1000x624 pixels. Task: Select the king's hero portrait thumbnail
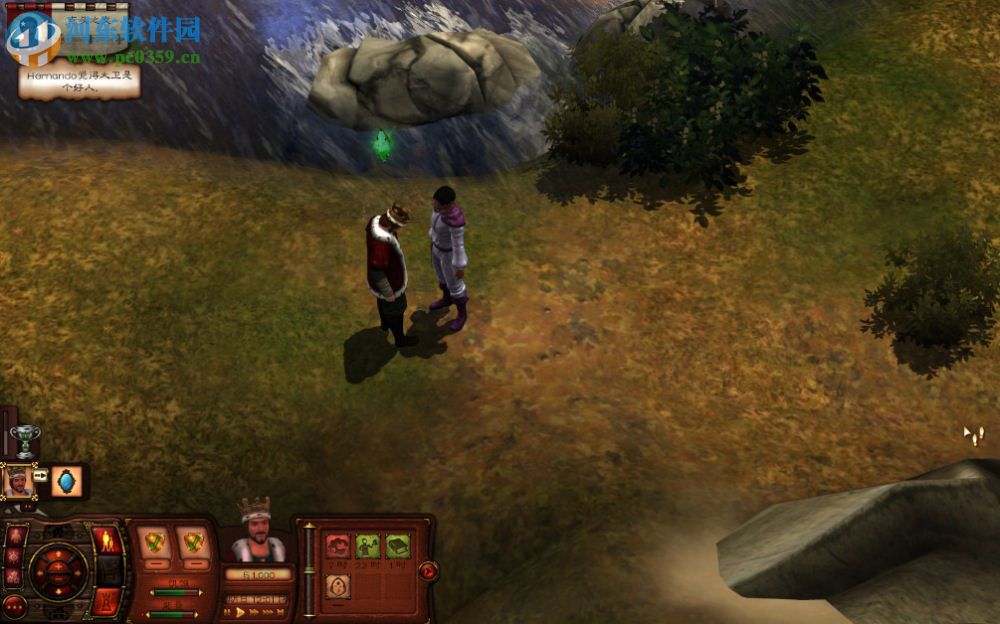point(18,481)
